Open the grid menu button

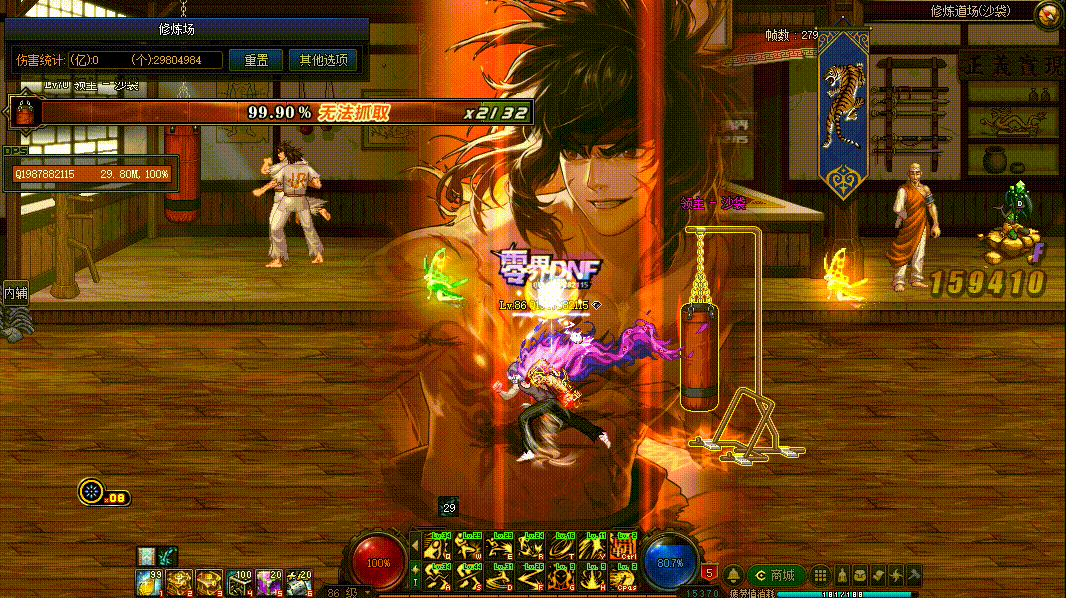[x=820, y=575]
